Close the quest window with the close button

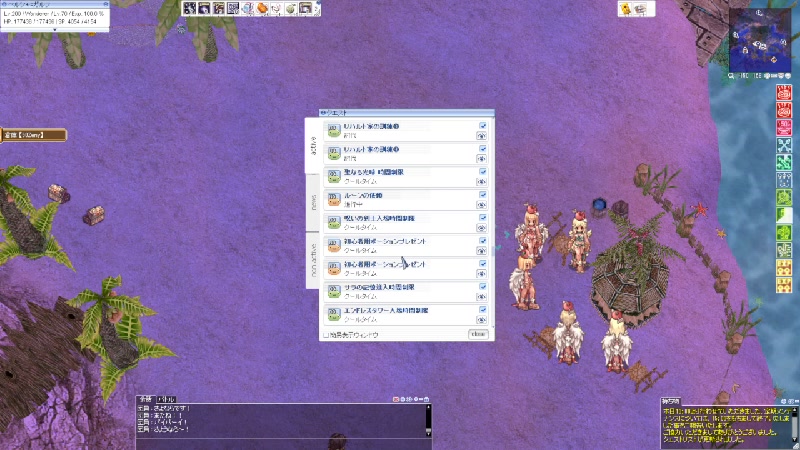(478, 334)
